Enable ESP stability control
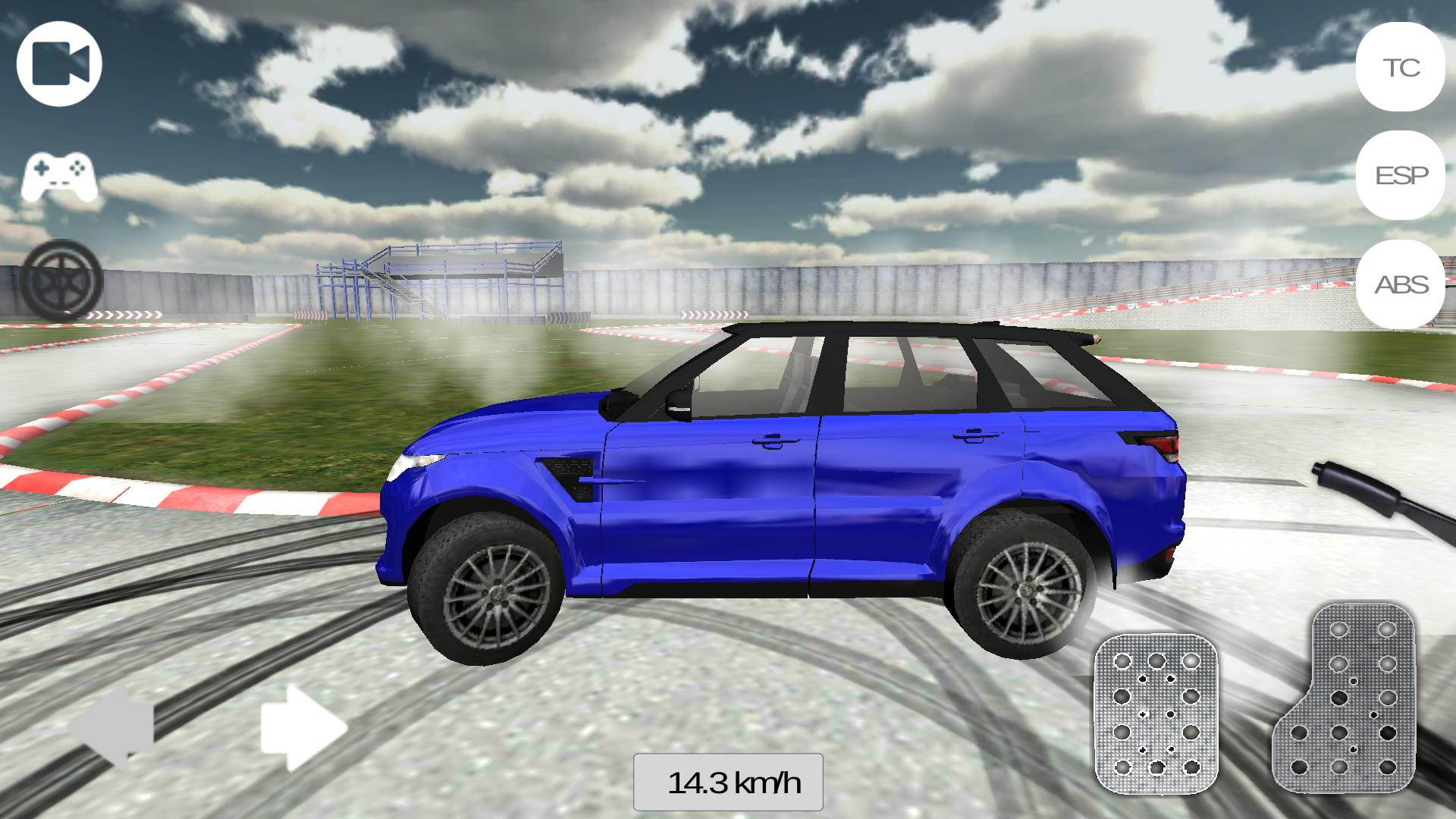1456x819 pixels. [x=1400, y=177]
